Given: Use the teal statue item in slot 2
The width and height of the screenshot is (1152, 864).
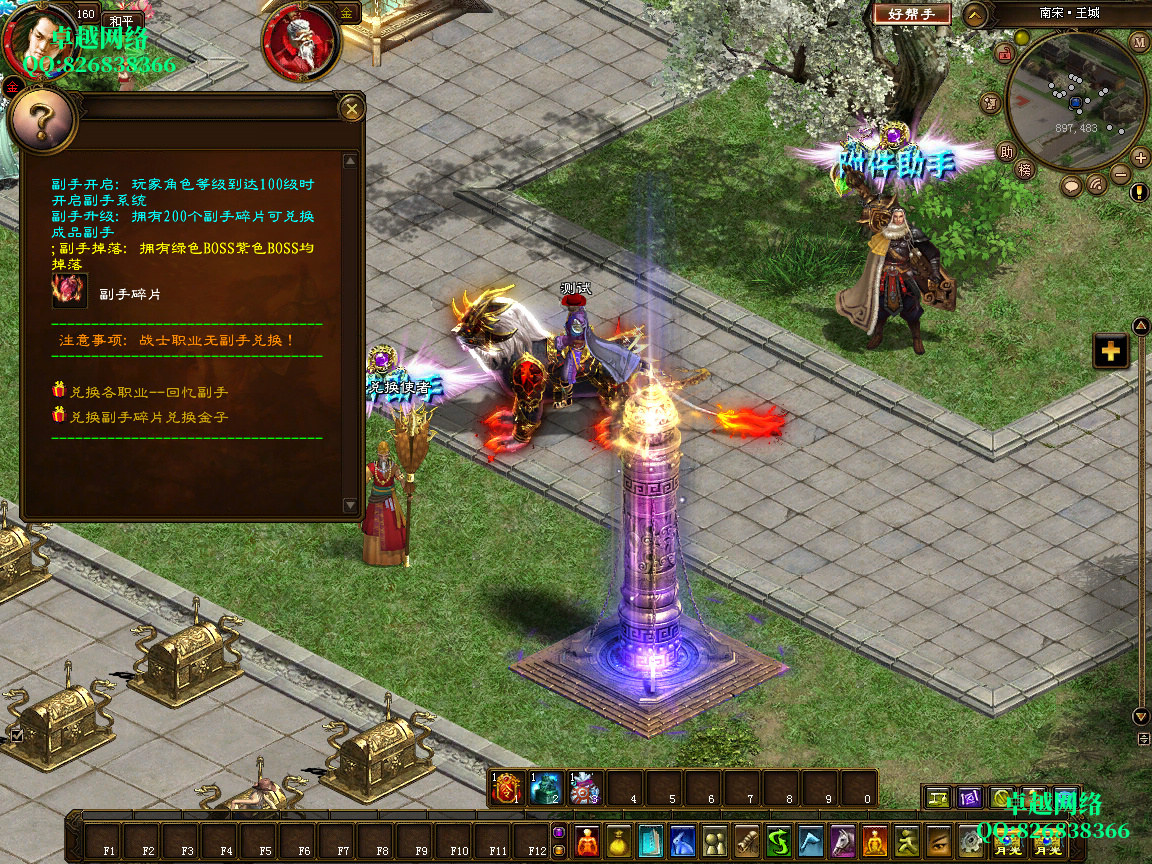Looking at the screenshot, I should pyautogui.click(x=546, y=789).
